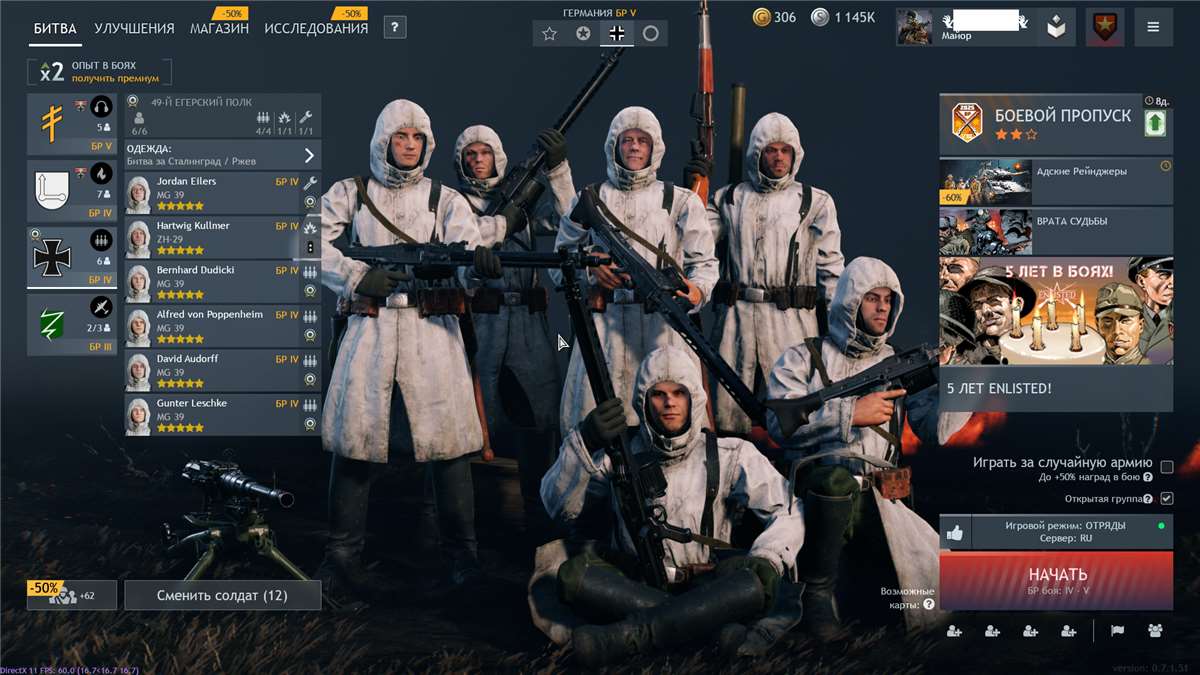Screen dimensions: 1200x675
Task: Select the iron cross squad slot
Action: pyautogui.click(x=71, y=256)
